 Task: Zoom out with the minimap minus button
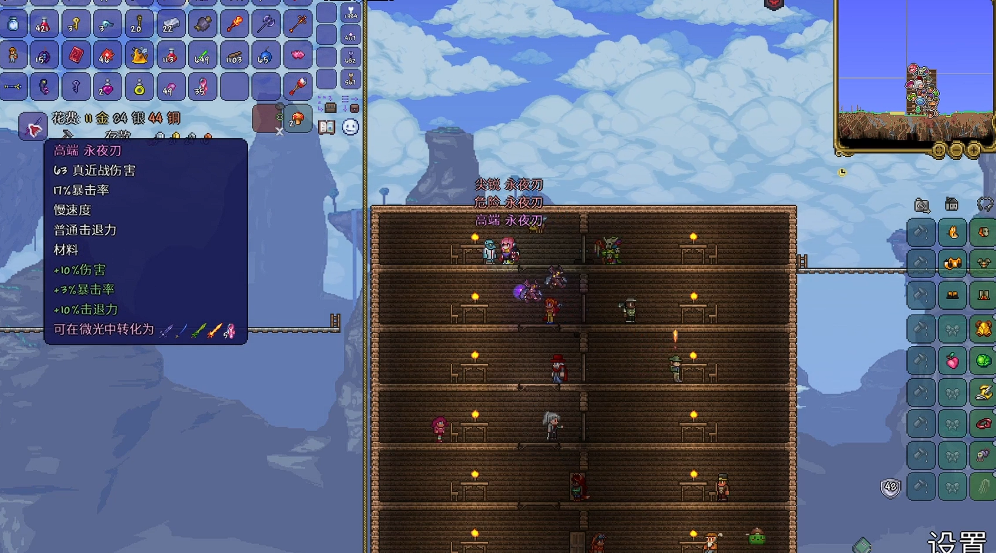click(x=956, y=150)
